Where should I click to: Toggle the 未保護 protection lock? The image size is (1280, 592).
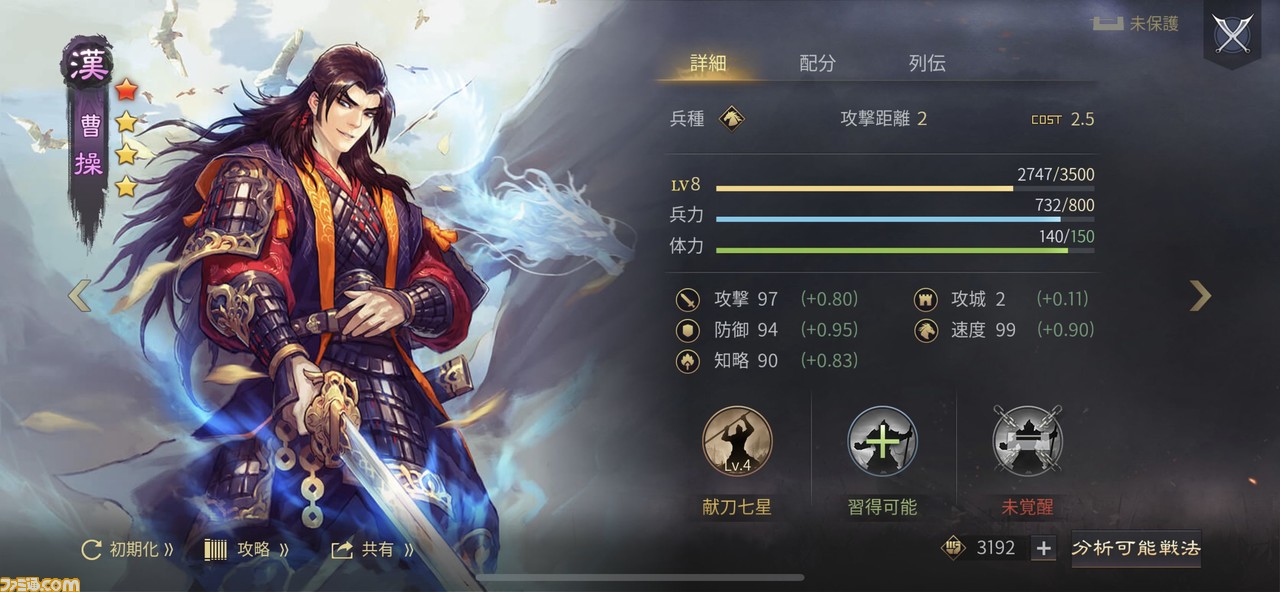coord(1134,24)
